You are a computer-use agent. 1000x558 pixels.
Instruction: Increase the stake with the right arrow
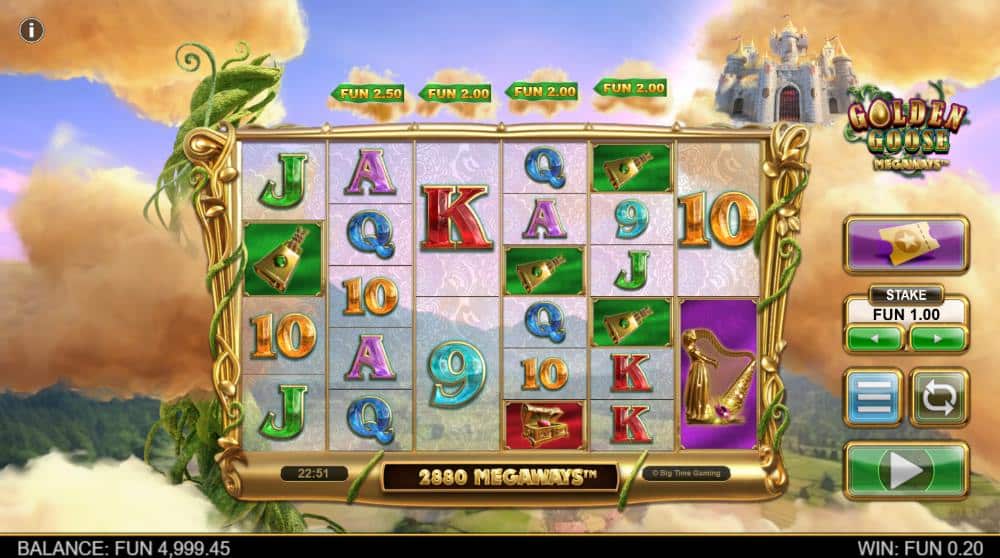click(x=937, y=338)
